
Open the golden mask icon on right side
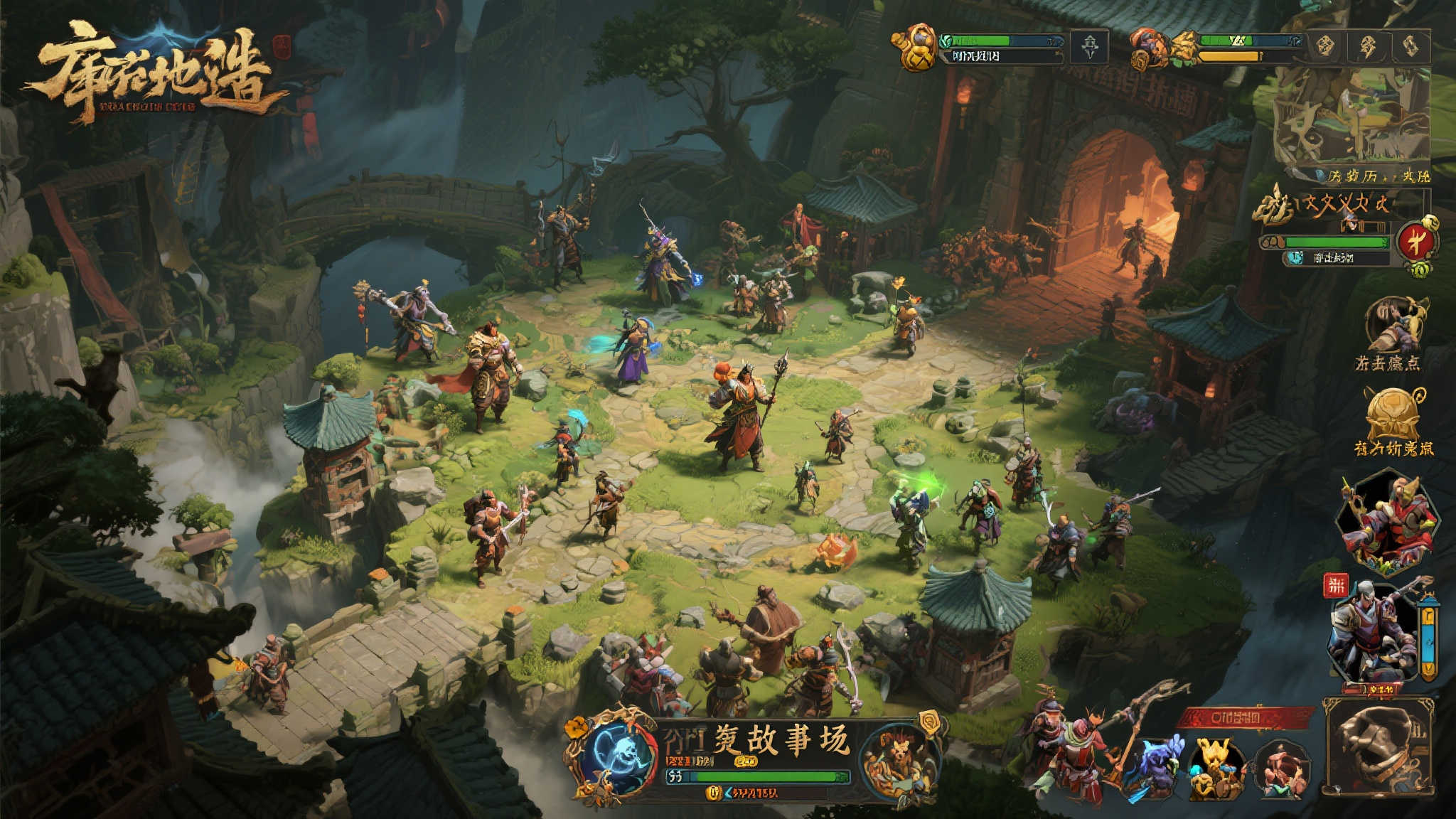tap(1393, 414)
